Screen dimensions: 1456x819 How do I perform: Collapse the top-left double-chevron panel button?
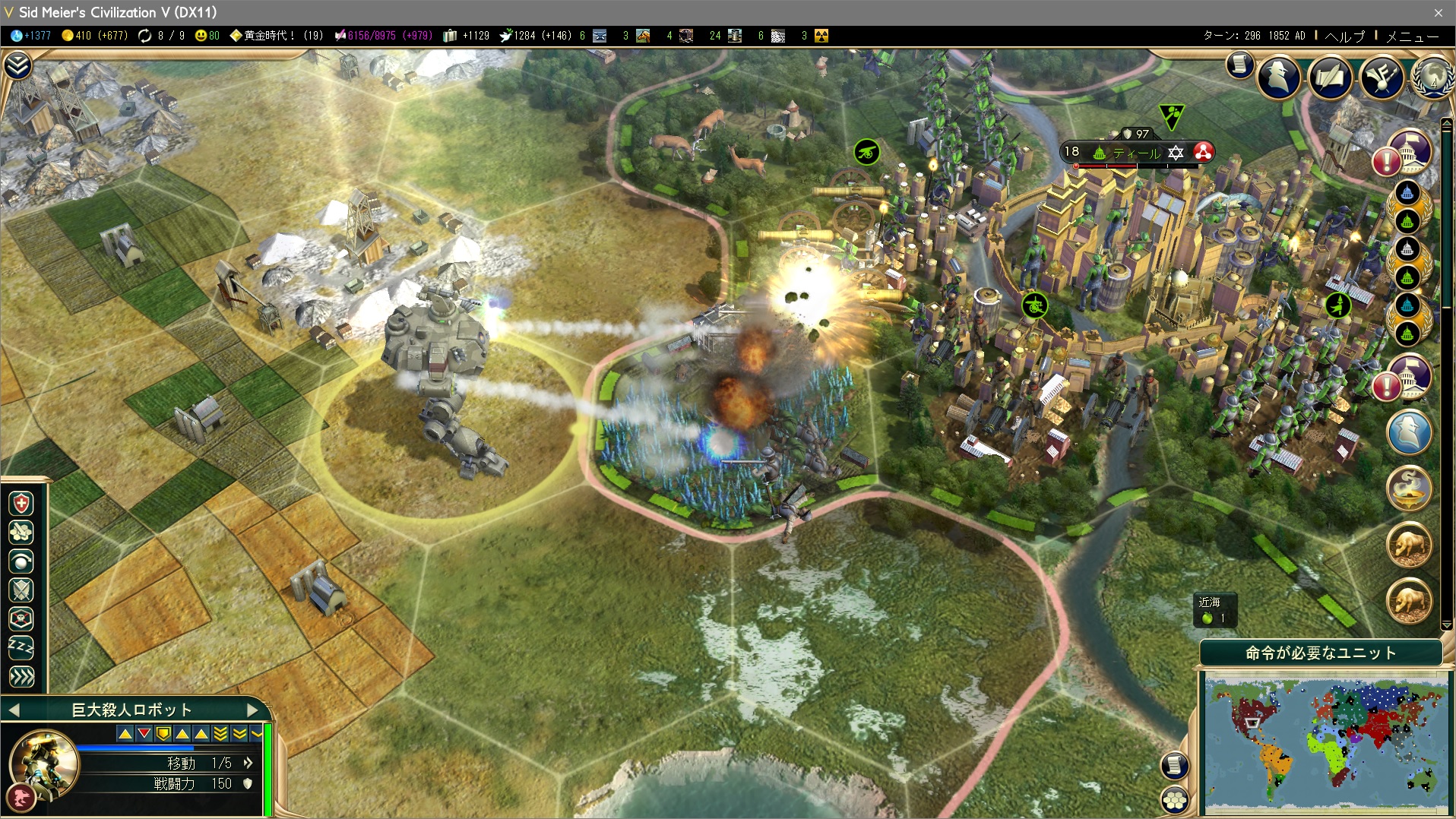click(17, 66)
